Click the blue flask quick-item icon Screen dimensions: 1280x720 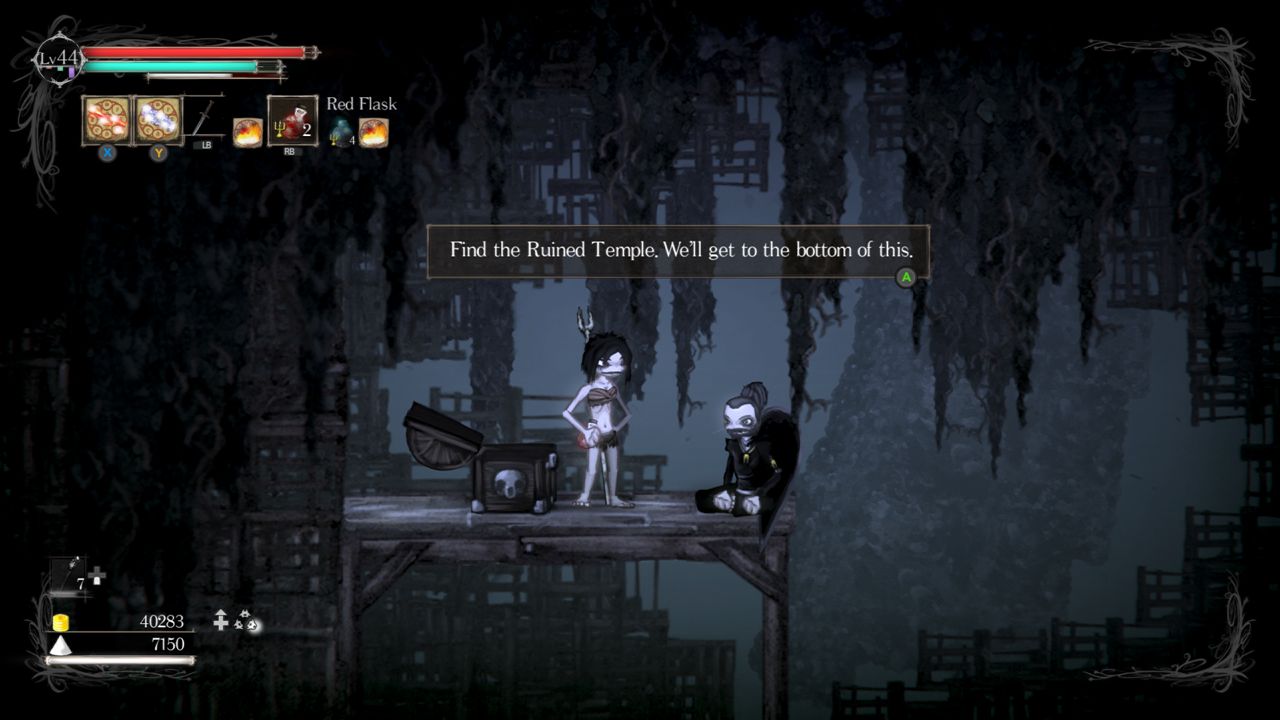340,130
